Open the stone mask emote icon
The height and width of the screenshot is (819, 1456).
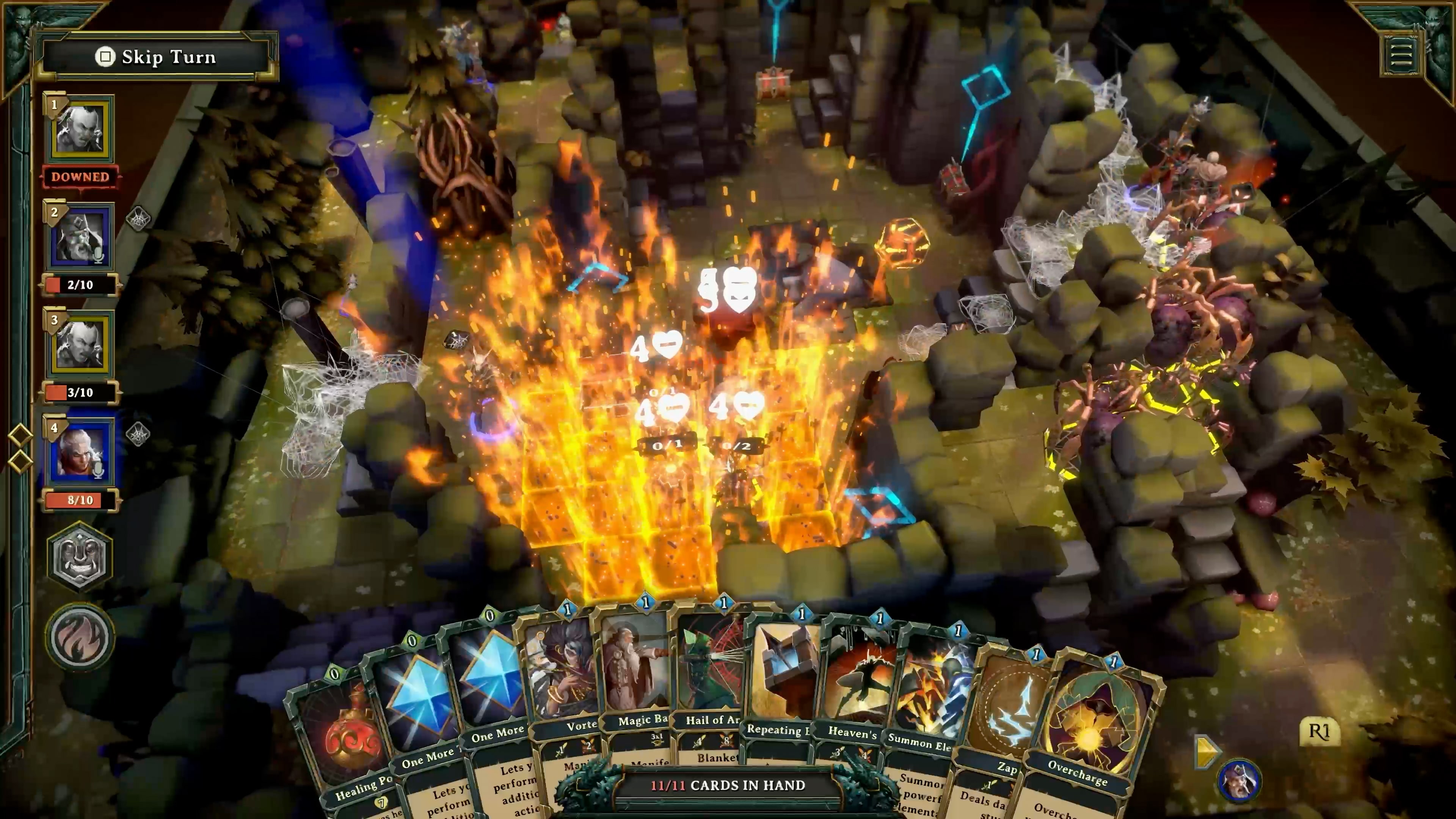coord(80,557)
